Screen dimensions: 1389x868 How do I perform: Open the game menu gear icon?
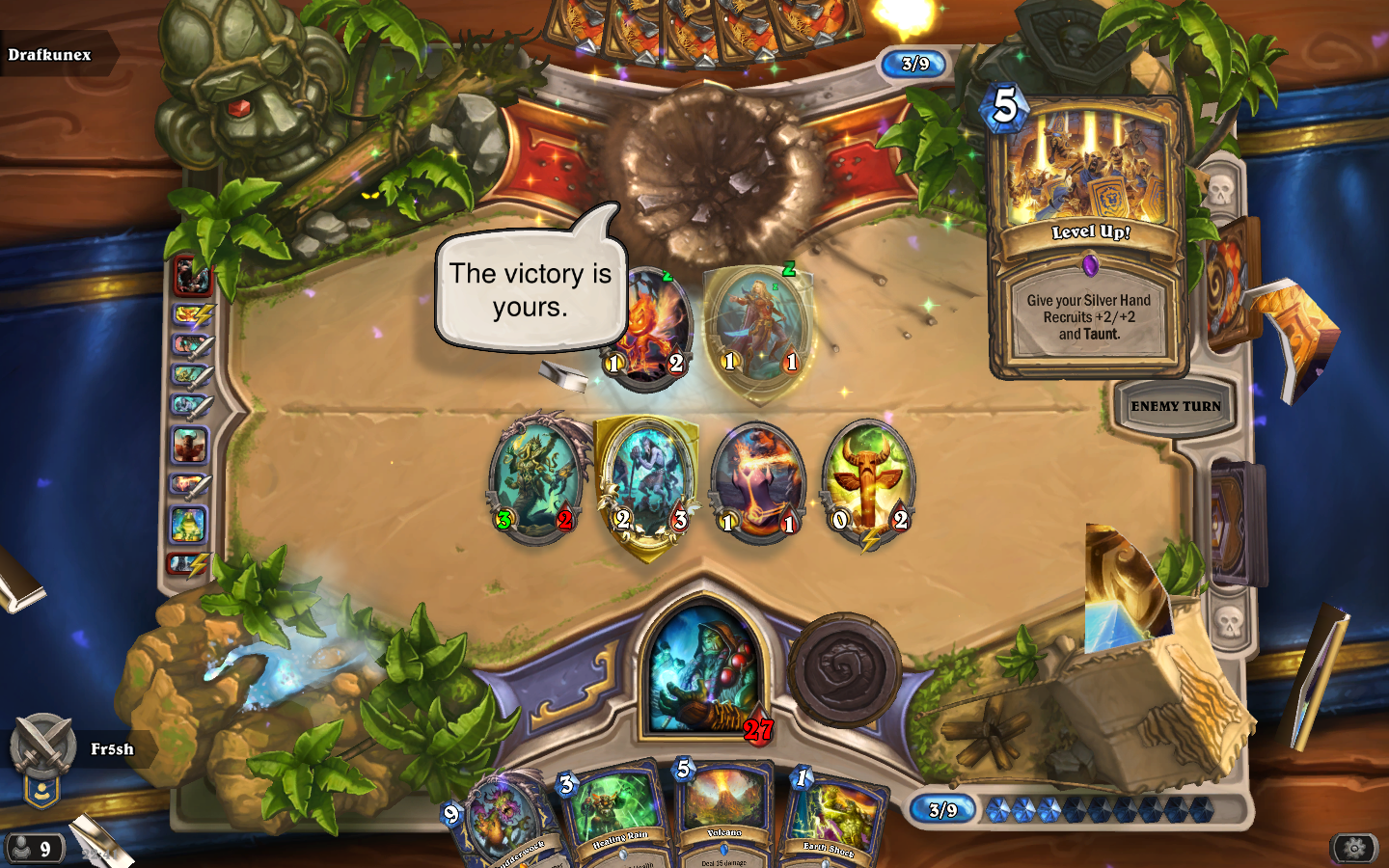[1353, 848]
